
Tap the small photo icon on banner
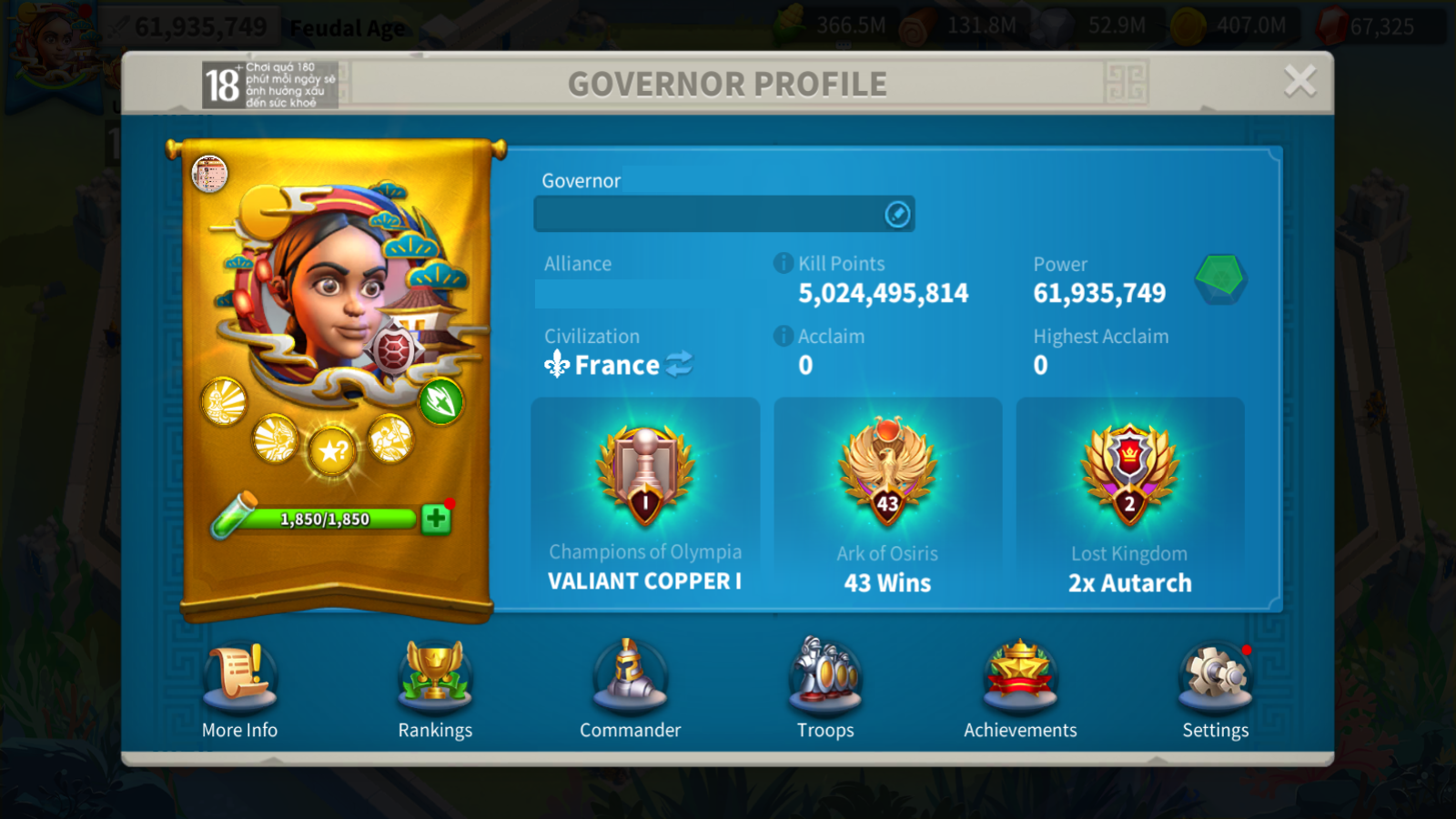(x=209, y=174)
